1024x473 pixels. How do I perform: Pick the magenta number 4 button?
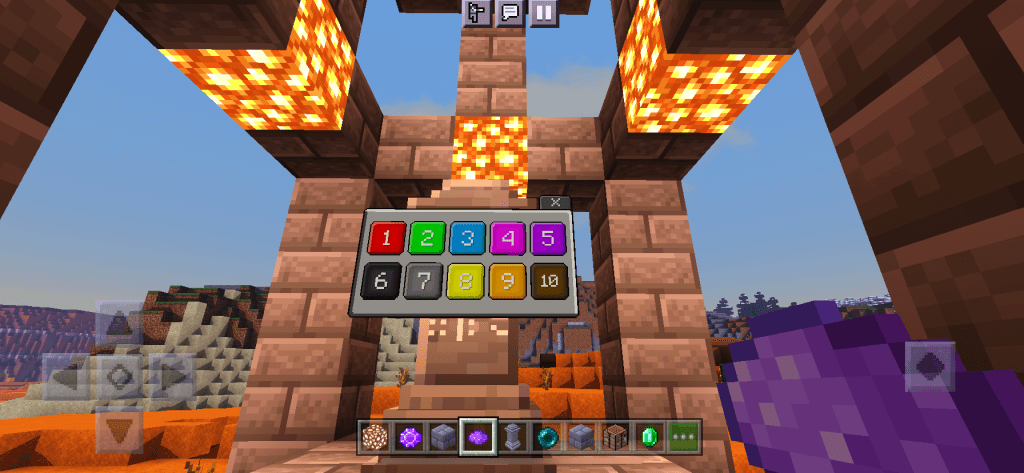point(507,238)
